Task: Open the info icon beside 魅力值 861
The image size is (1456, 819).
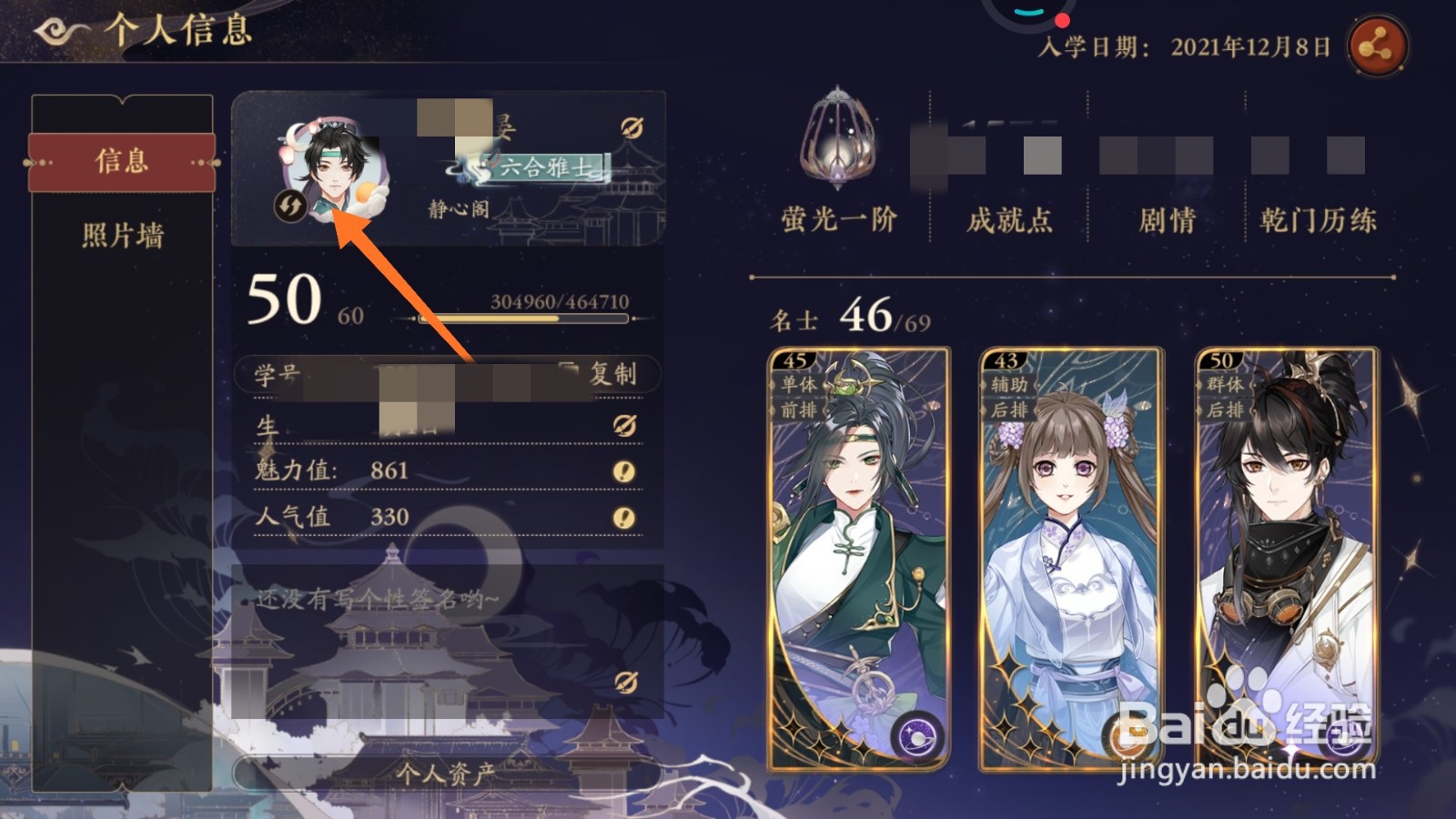Action: tap(623, 470)
